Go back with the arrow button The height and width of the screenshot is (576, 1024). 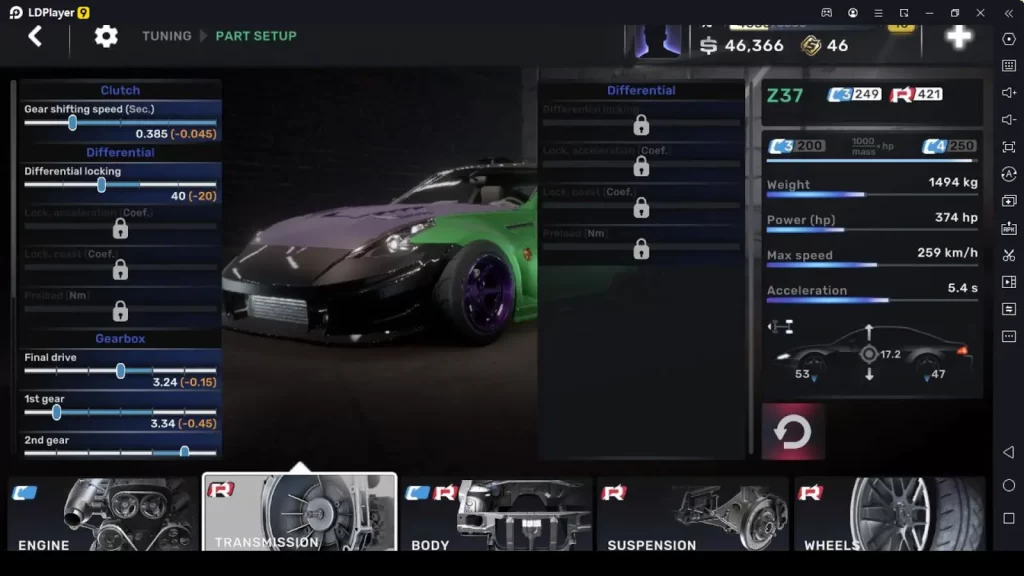pos(35,37)
